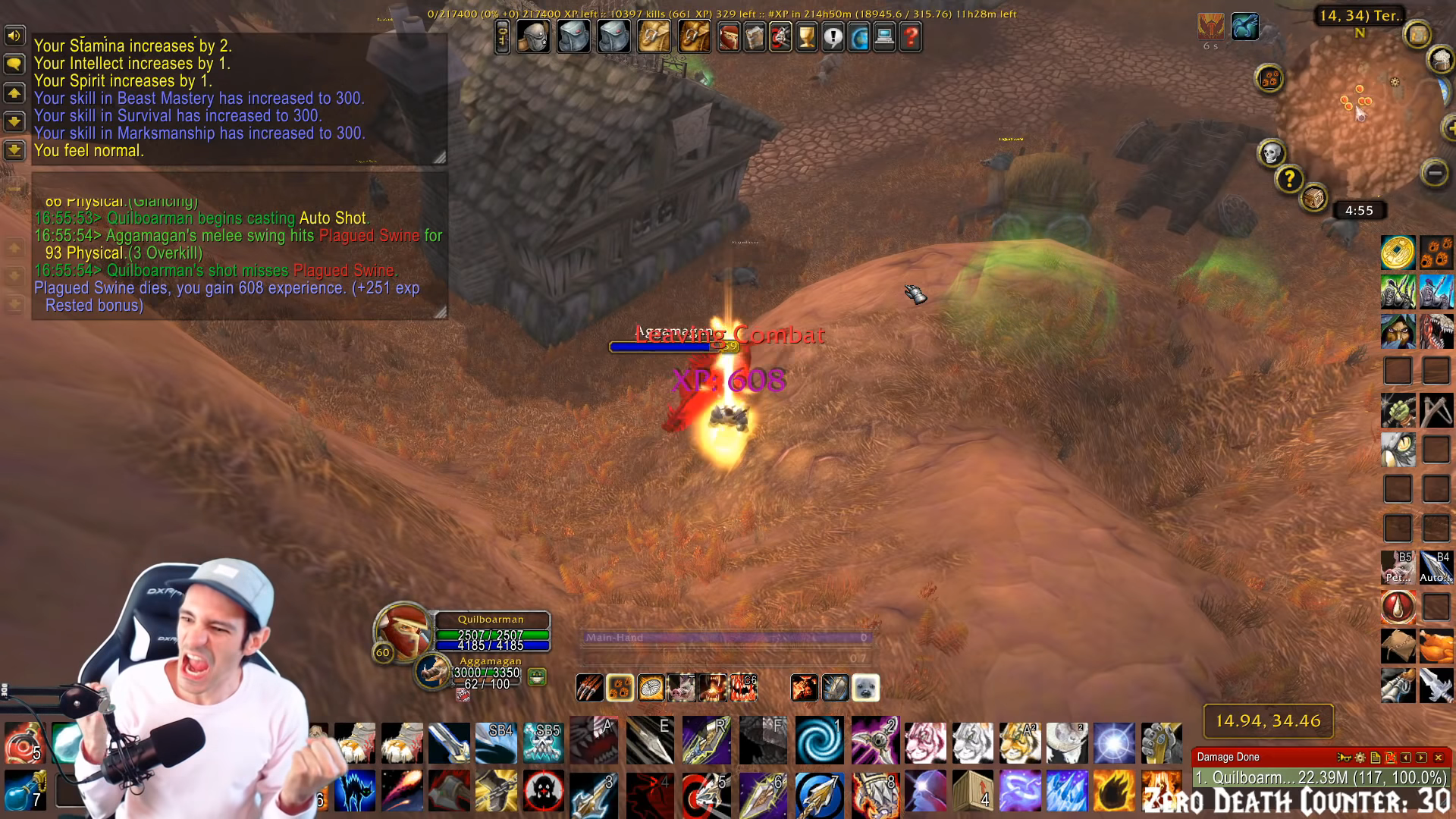The height and width of the screenshot is (819, 1456).
Task: Open the computer main menu button
Action: pos(884,36)
